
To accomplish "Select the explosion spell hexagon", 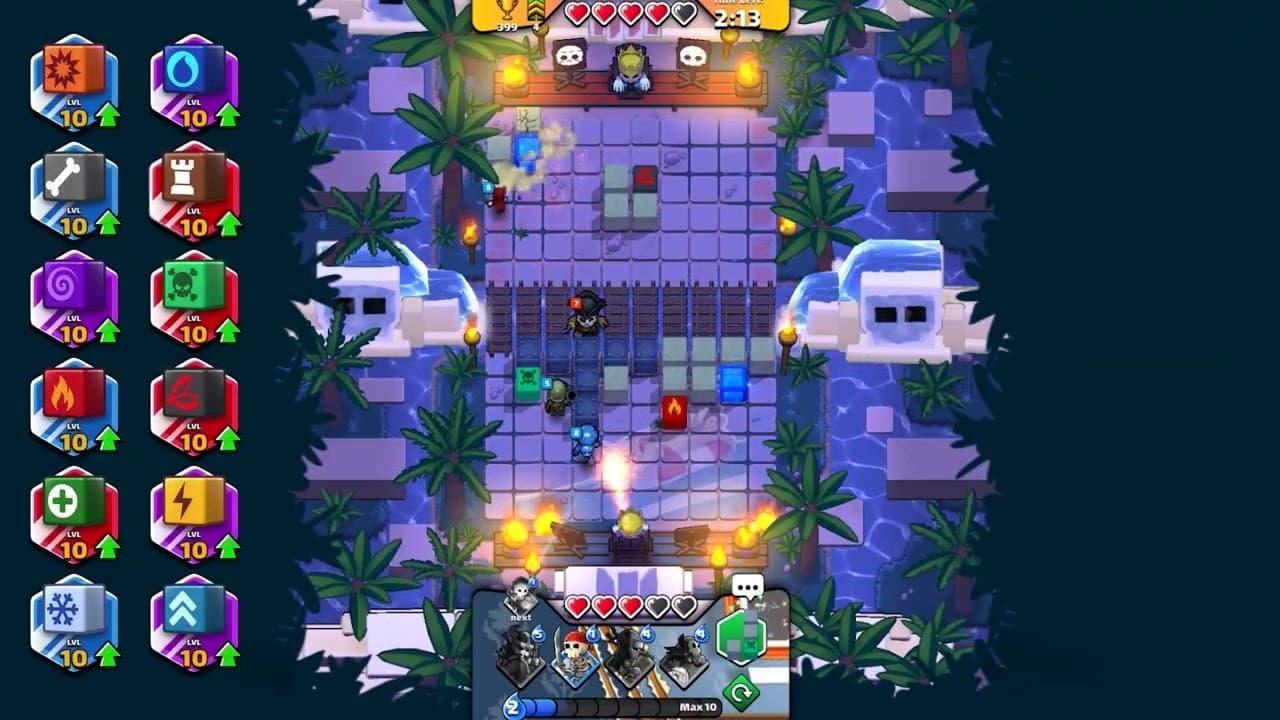I will coord(76,76).
